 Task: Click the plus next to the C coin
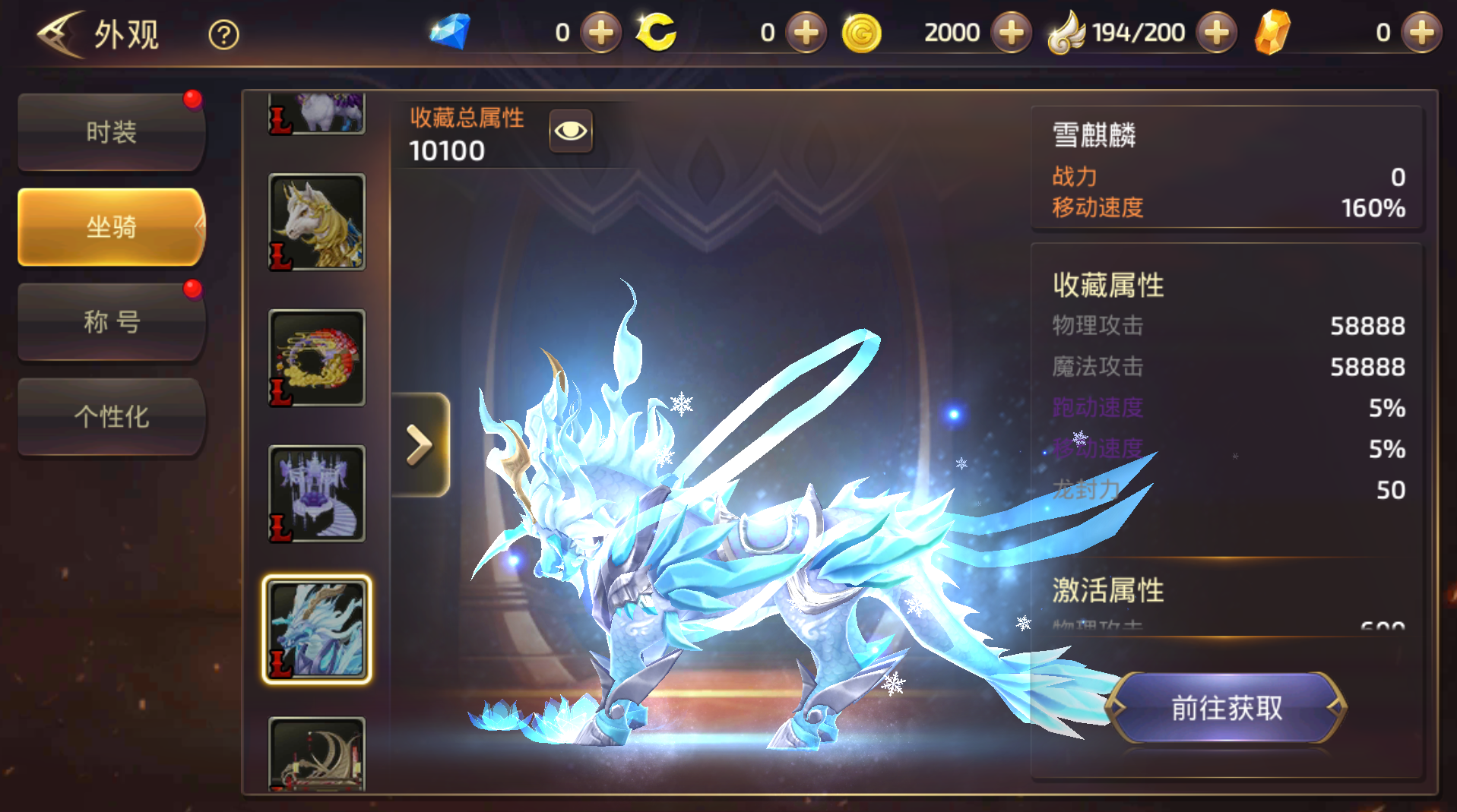point(806,32)
